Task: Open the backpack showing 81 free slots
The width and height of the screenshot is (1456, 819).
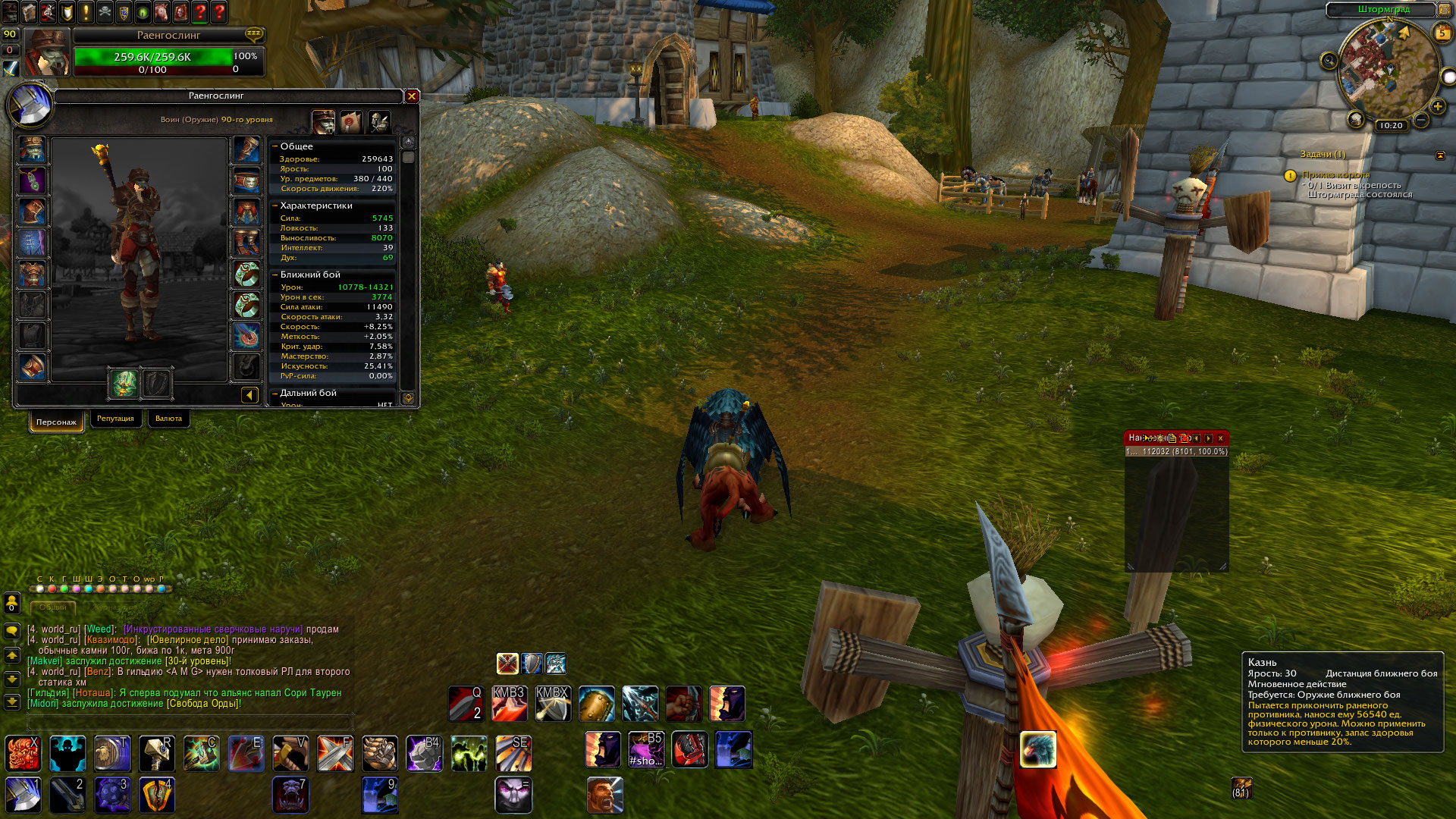Action: tap(1241, 789)
